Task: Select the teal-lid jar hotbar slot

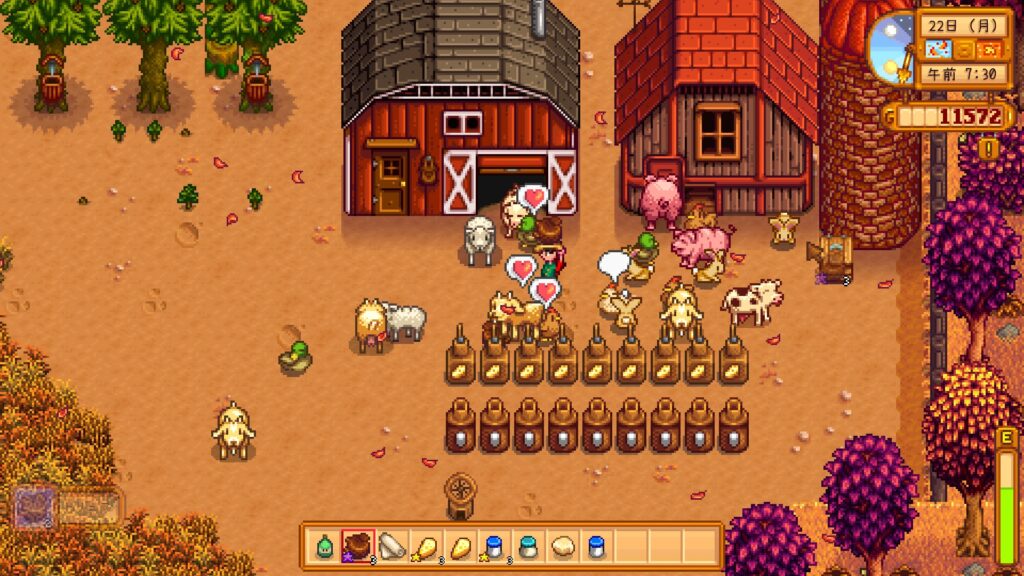Action: (x=529, y=547)
